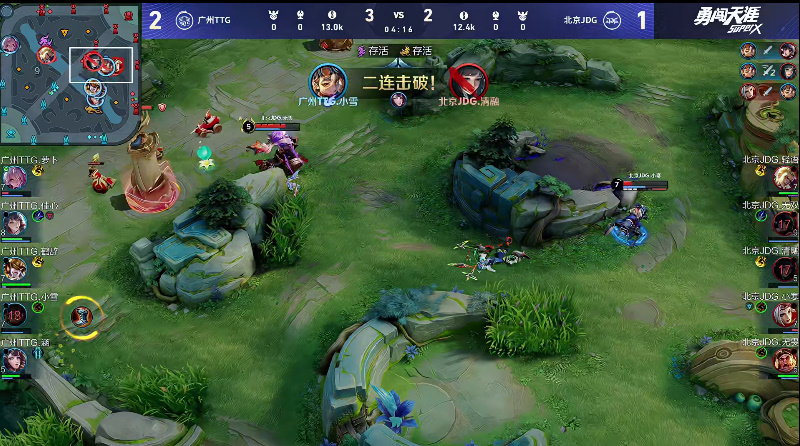Click the white camera frame on minimap
The height and width of the screenshot is (446, 800).
click(101, 64)
